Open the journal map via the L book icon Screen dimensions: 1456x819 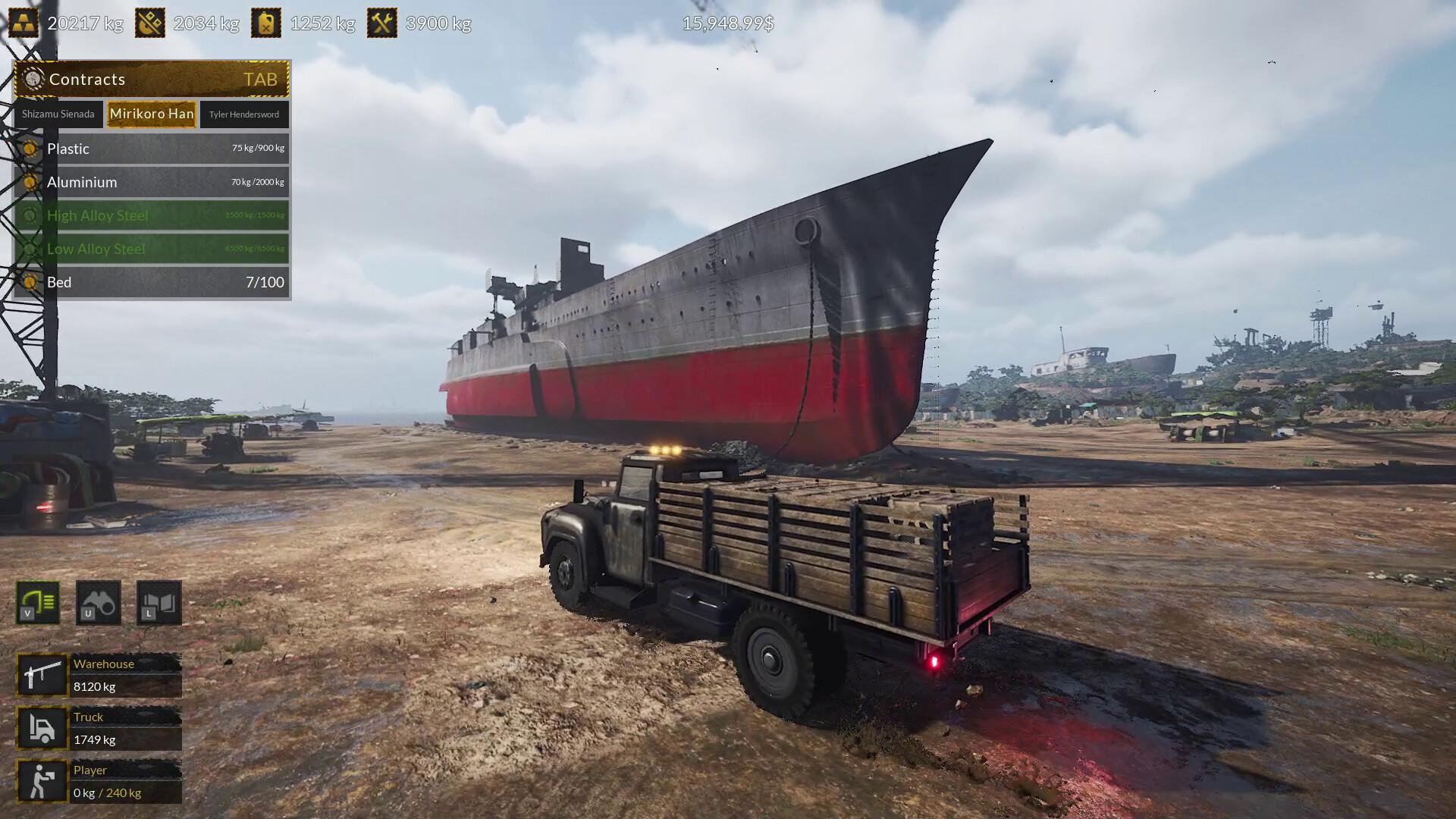pos(158,603)
